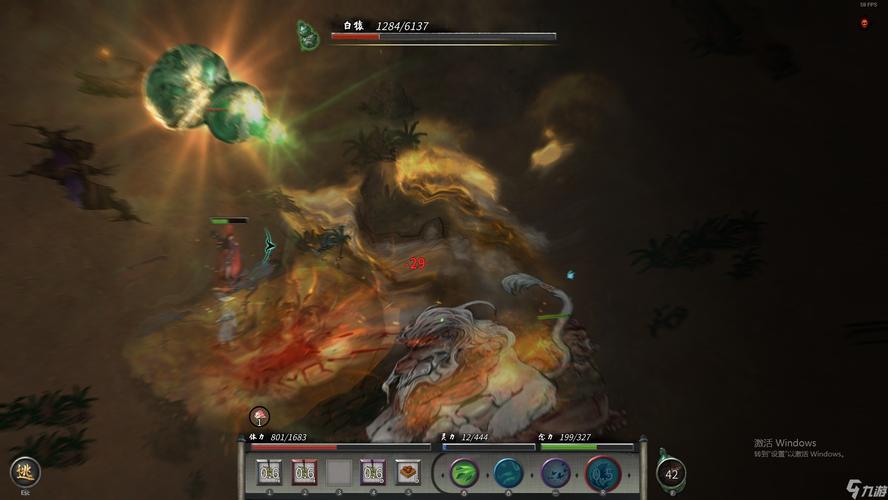Use the green gourd showing 42
The image size is (888, 500).
(x=670, y=473)
